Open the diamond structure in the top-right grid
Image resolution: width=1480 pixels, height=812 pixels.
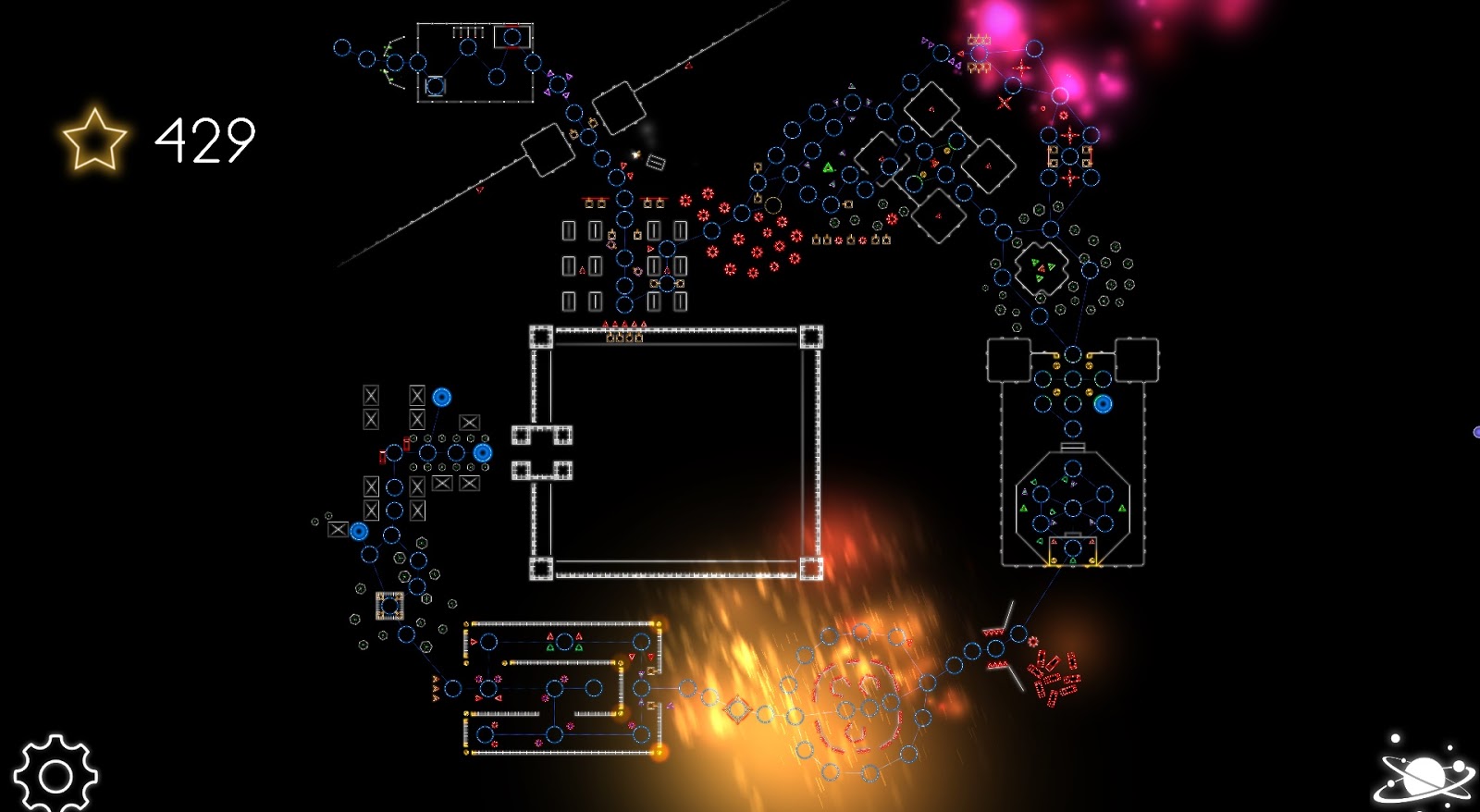[x=933, y=110]
